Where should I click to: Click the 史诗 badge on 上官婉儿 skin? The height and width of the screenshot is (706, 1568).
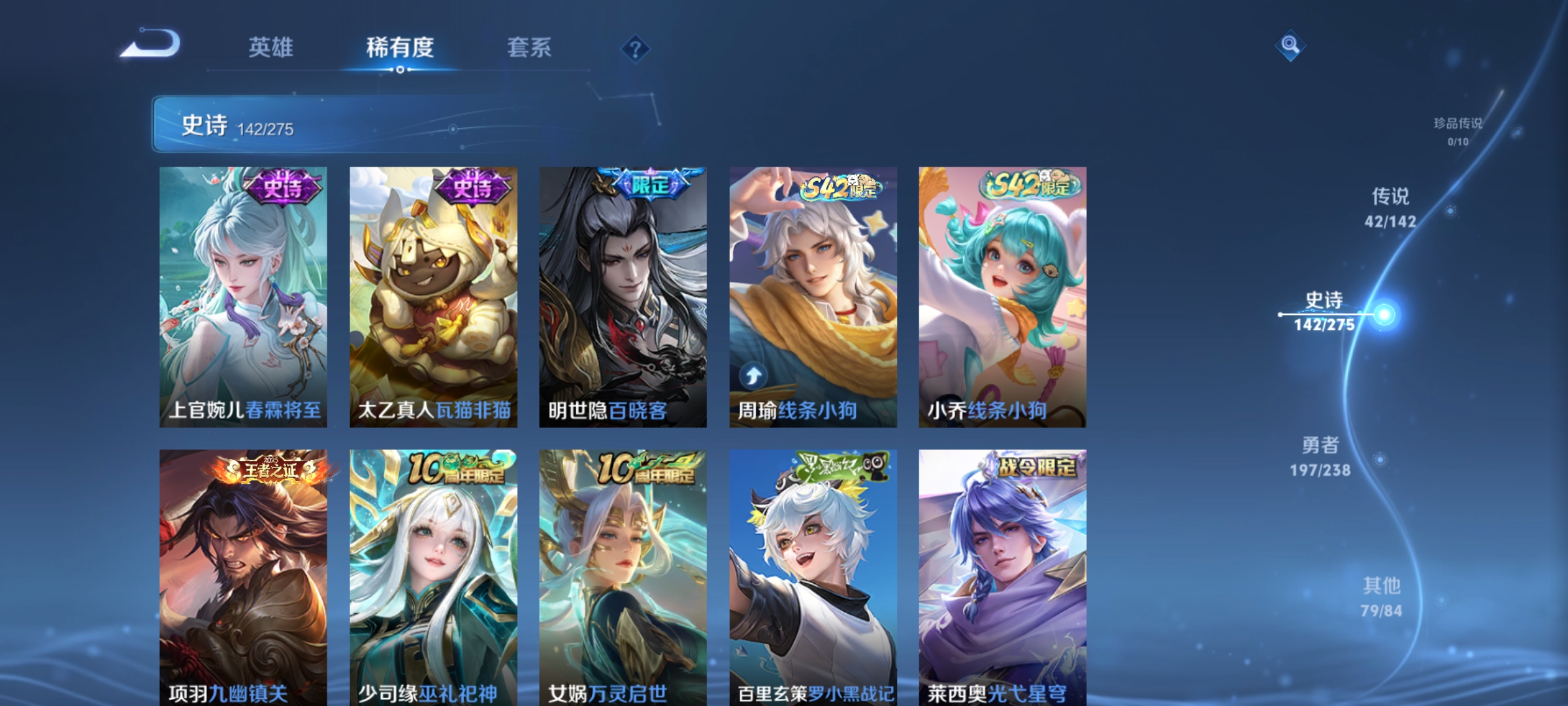pyautogui.click(x=286, y=188)
